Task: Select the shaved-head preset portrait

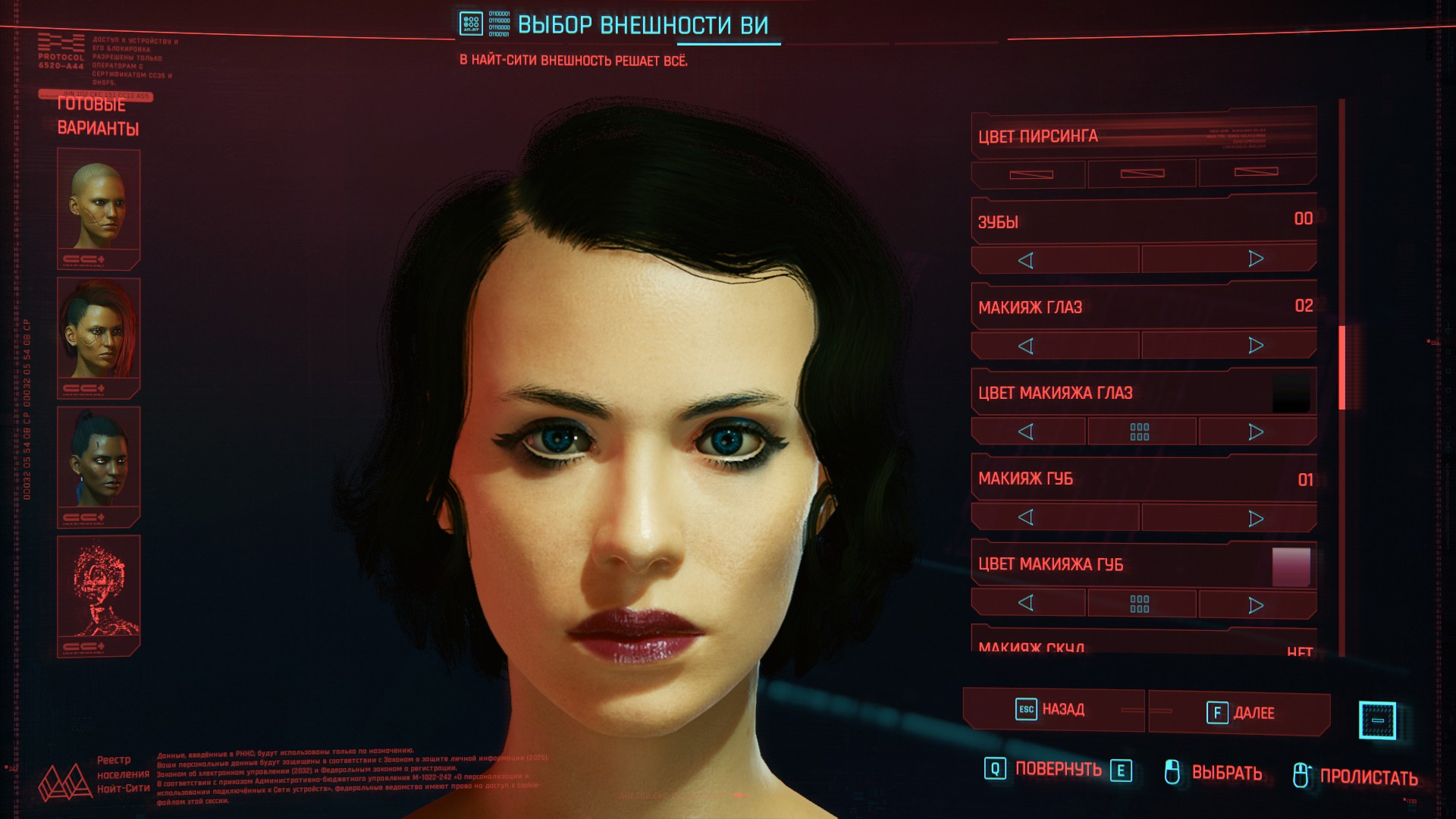Action: point(99,206)
